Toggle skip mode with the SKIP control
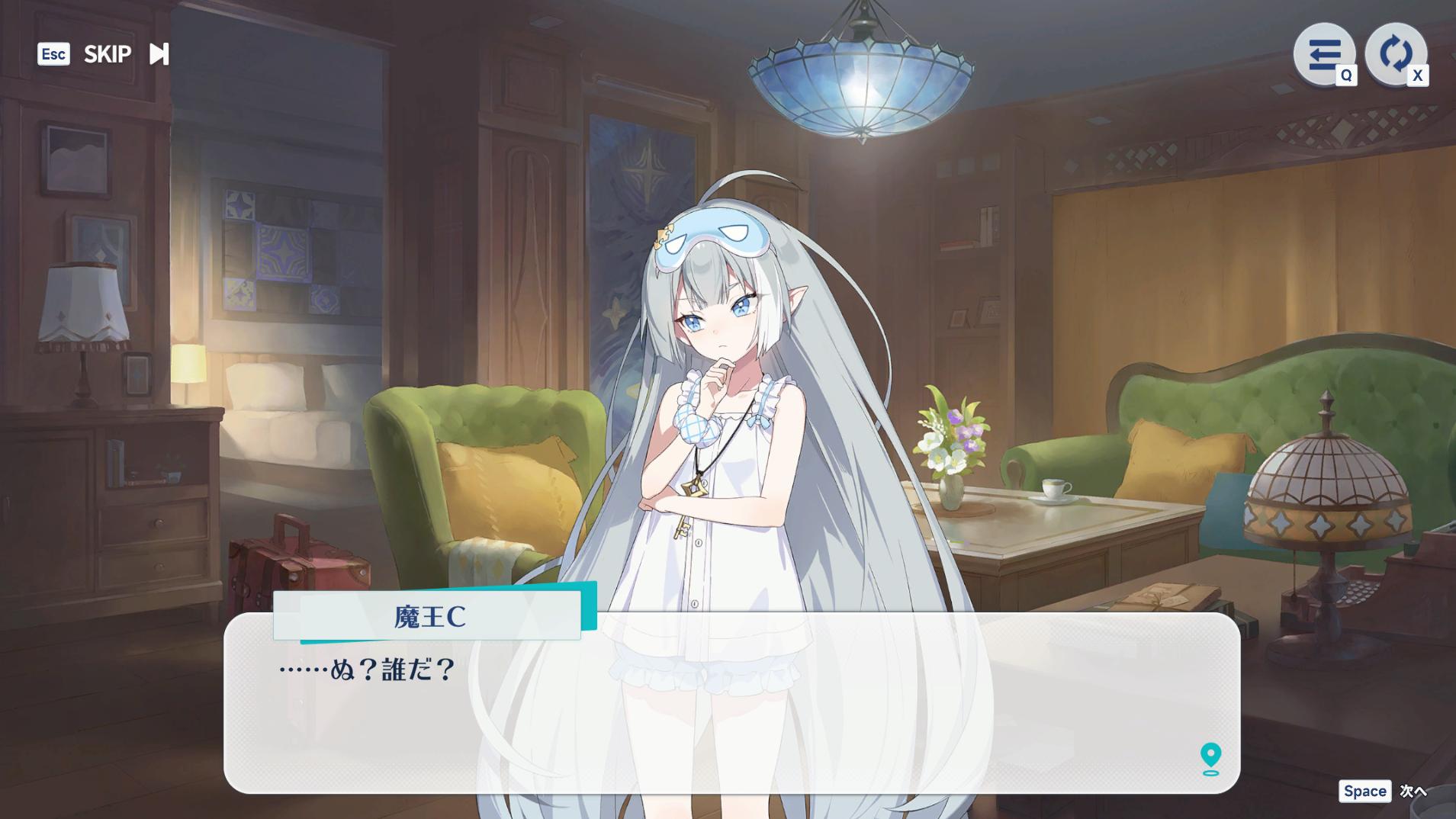1456x819 pixels. (107, 53)
